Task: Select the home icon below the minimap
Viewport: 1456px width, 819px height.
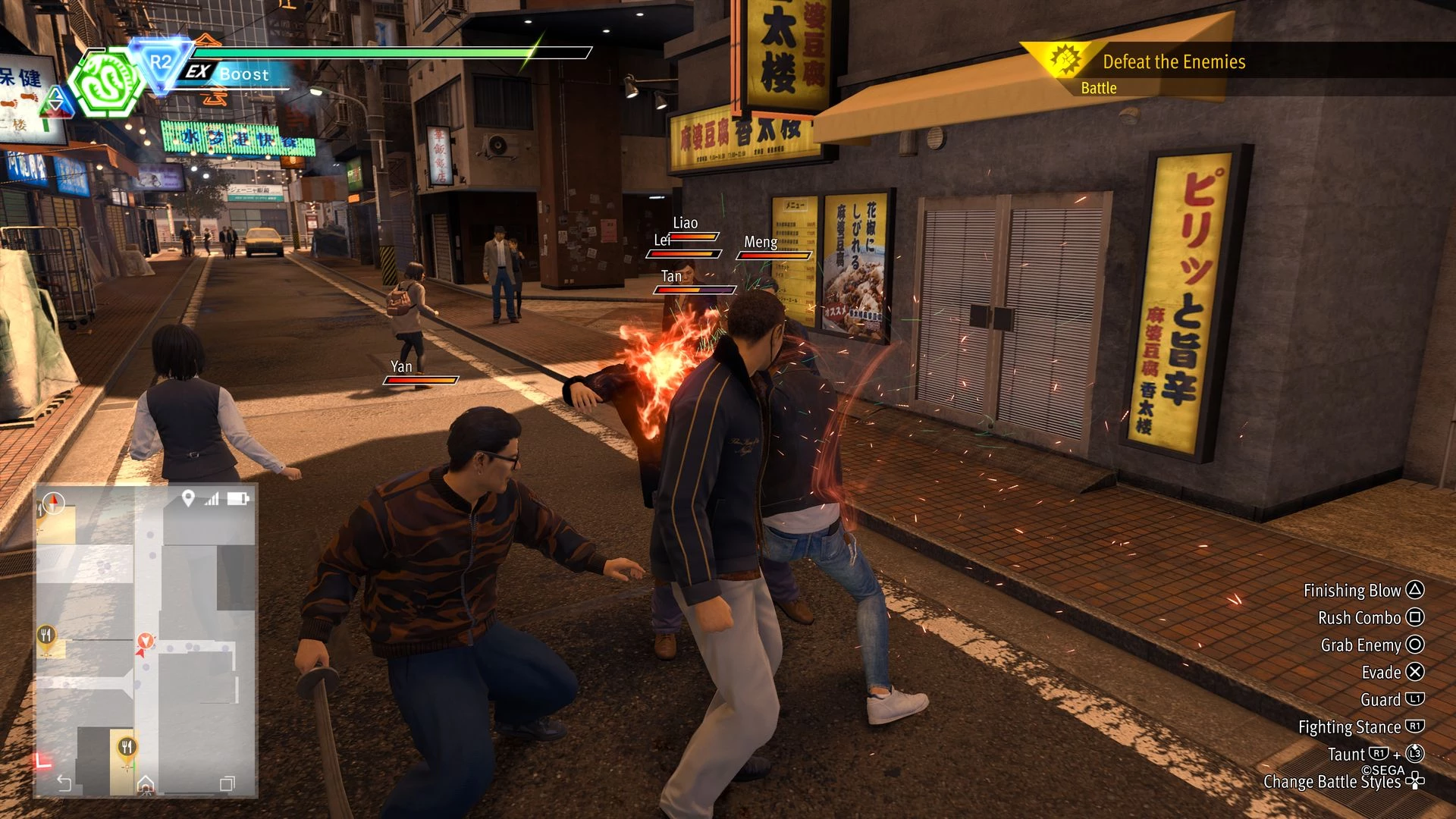Action: [146, 784]
